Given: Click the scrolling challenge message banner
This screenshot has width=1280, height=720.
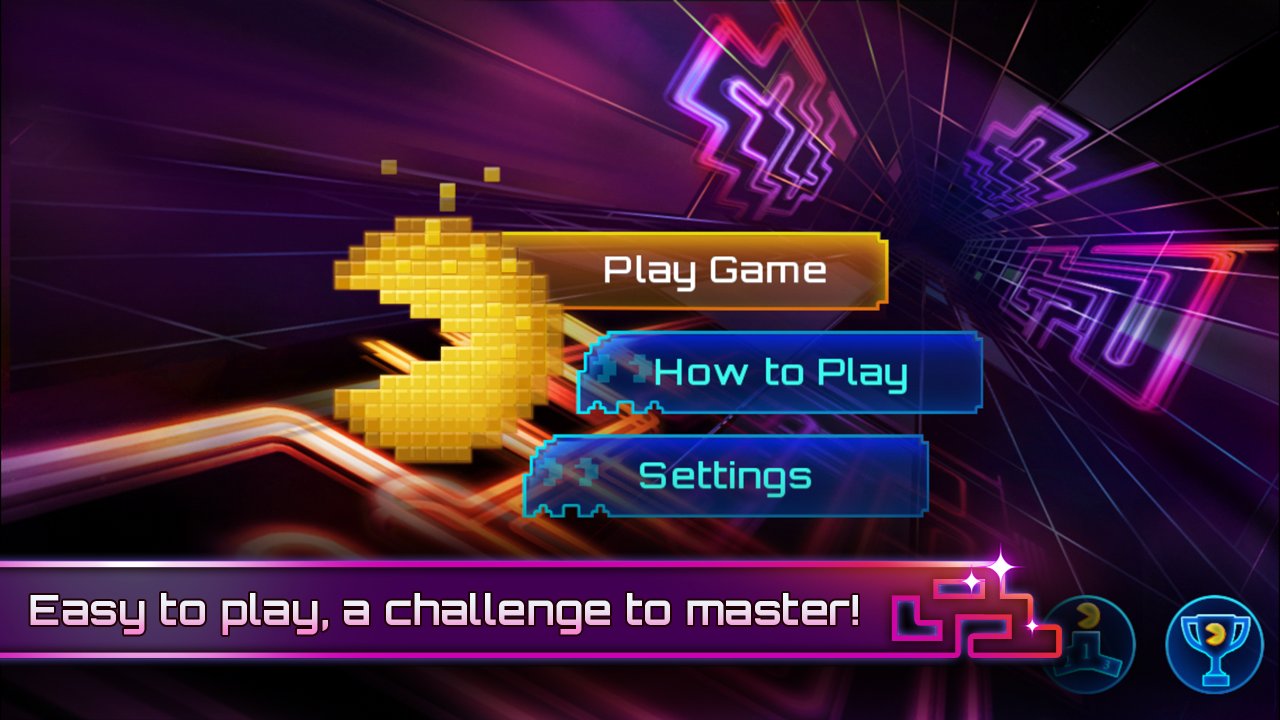Looking at the screenshot, I should pyautogui.click(x=440, y=606).
